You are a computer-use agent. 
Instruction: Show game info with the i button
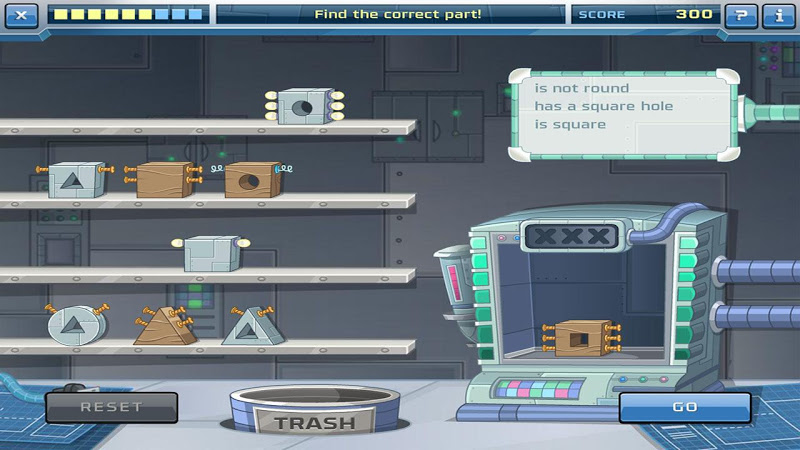tap(778, 15)
